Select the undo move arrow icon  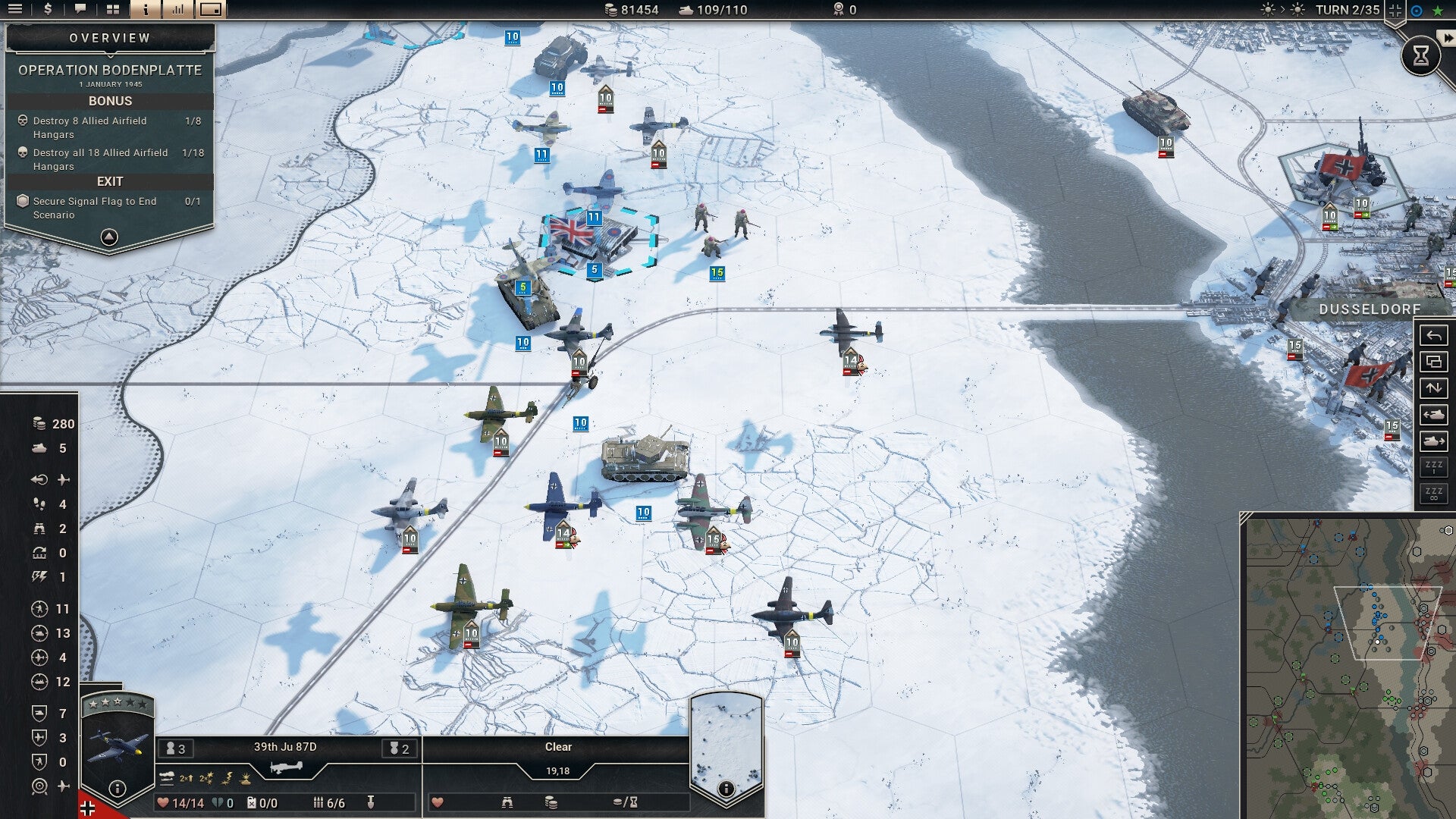(x=1434, y=336)
